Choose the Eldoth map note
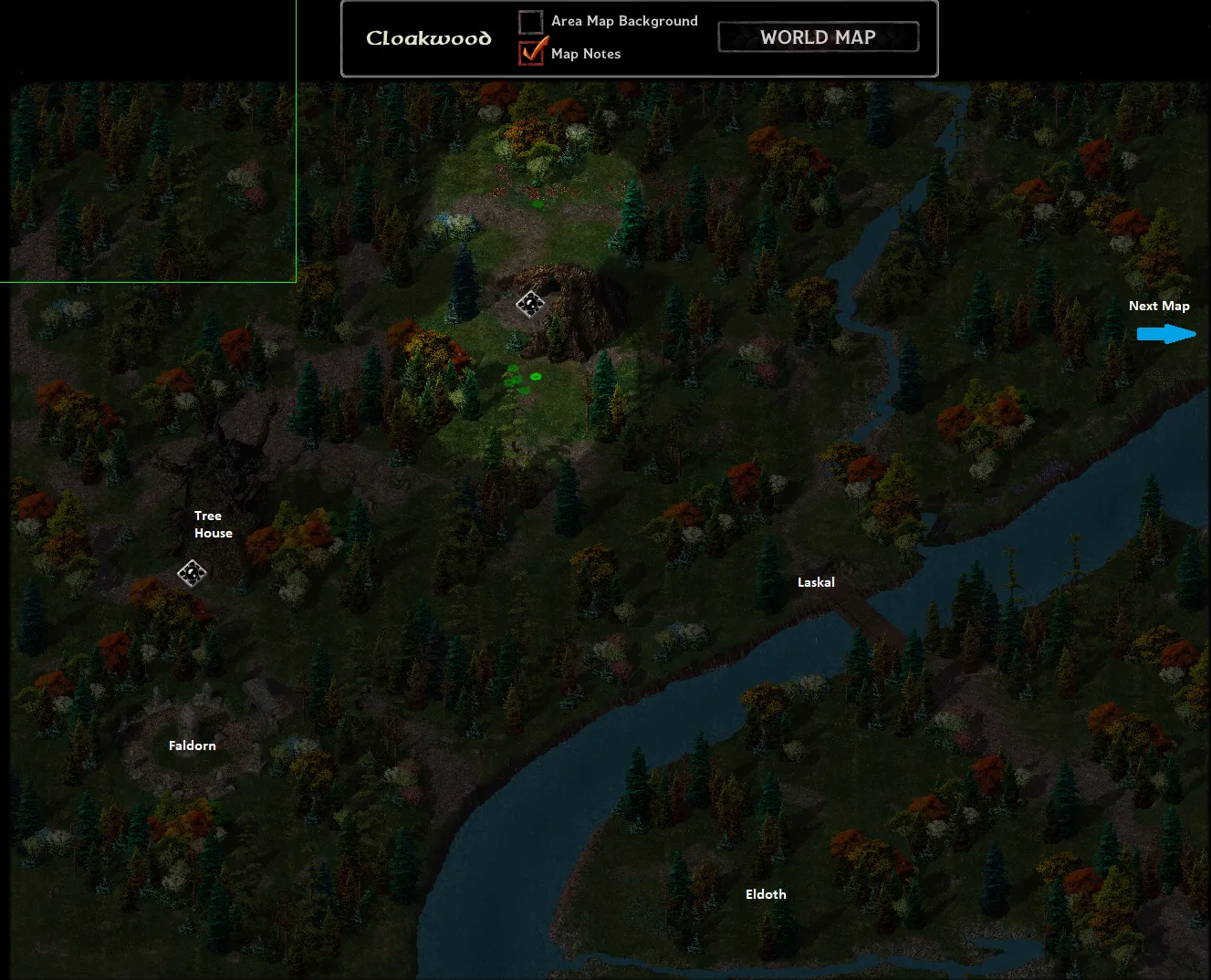The image size is (1211, 980). click(x=766, y=894)
